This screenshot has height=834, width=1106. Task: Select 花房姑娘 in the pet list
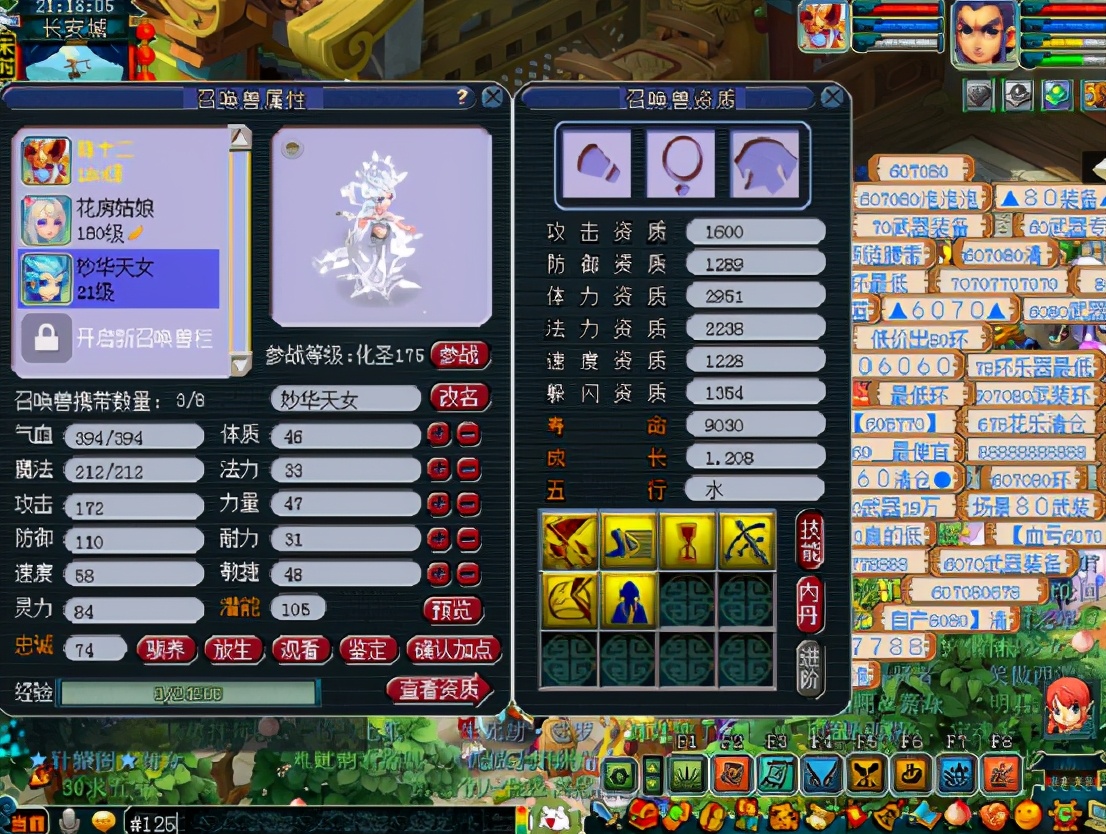[x=120, y=220]
